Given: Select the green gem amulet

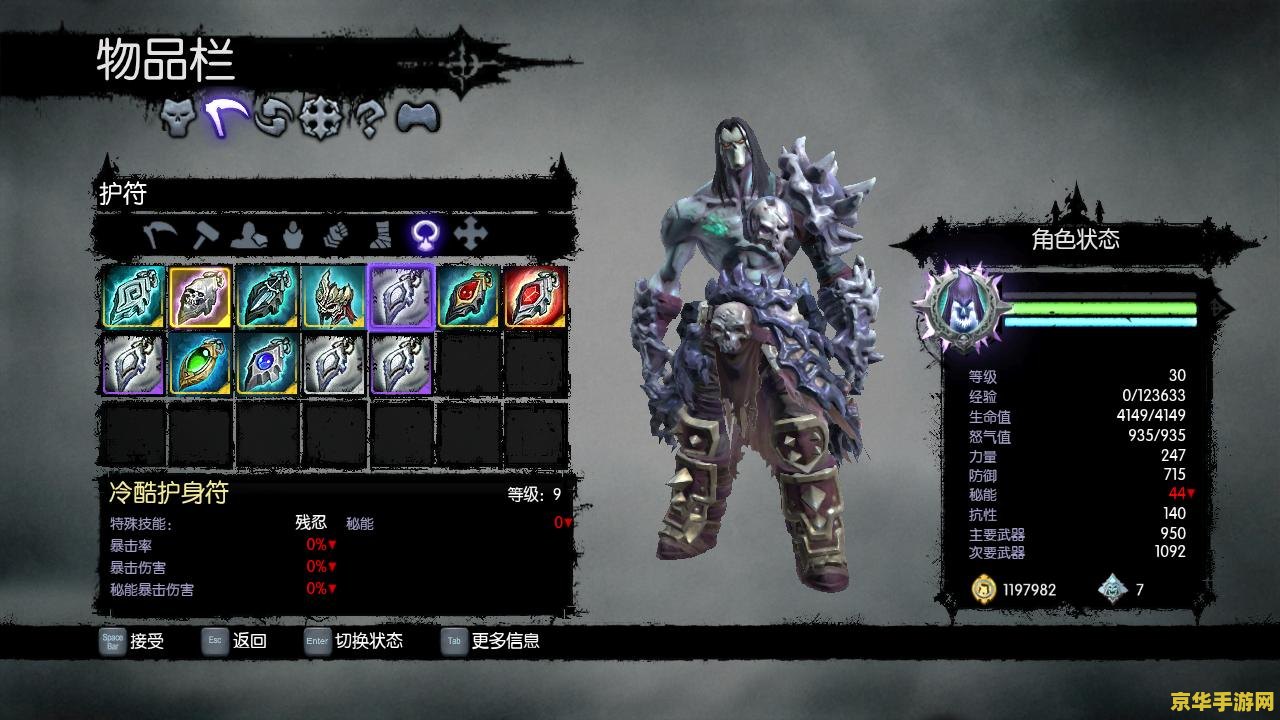Looking at the screenshot, I should 200,364.
